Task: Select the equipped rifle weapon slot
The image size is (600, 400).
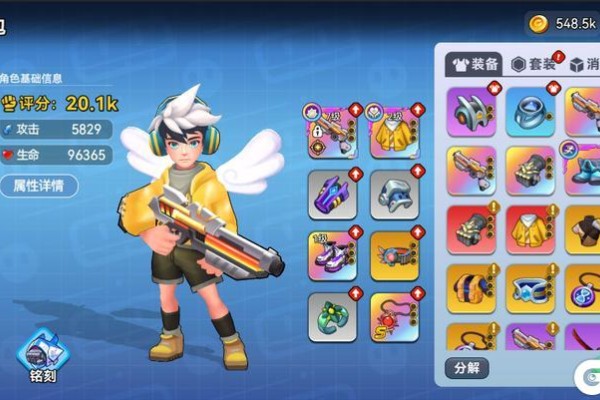Action: [x=333, y=131]
